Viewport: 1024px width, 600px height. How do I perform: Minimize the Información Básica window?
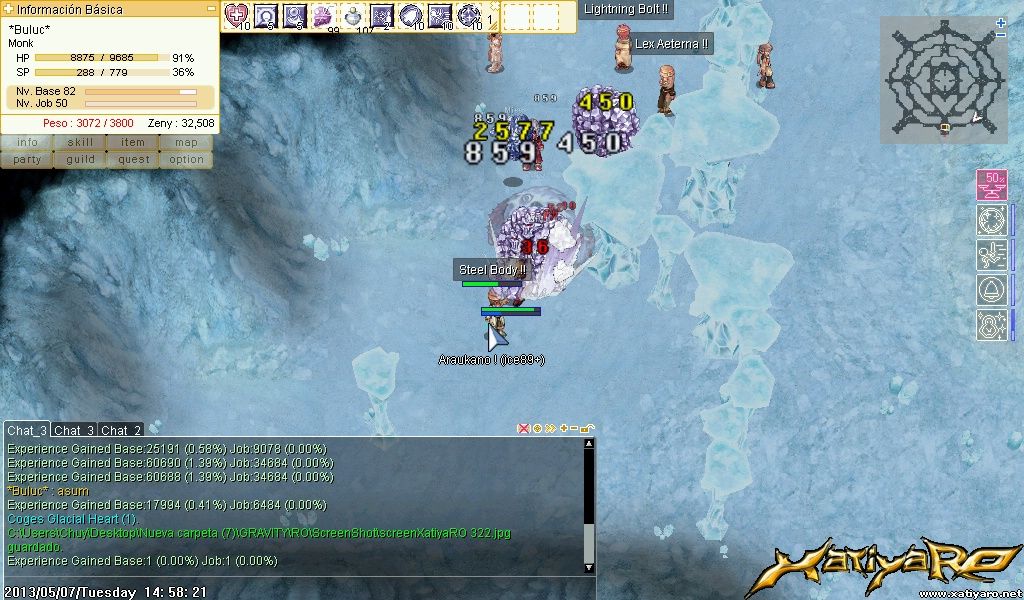coord(211,8)
